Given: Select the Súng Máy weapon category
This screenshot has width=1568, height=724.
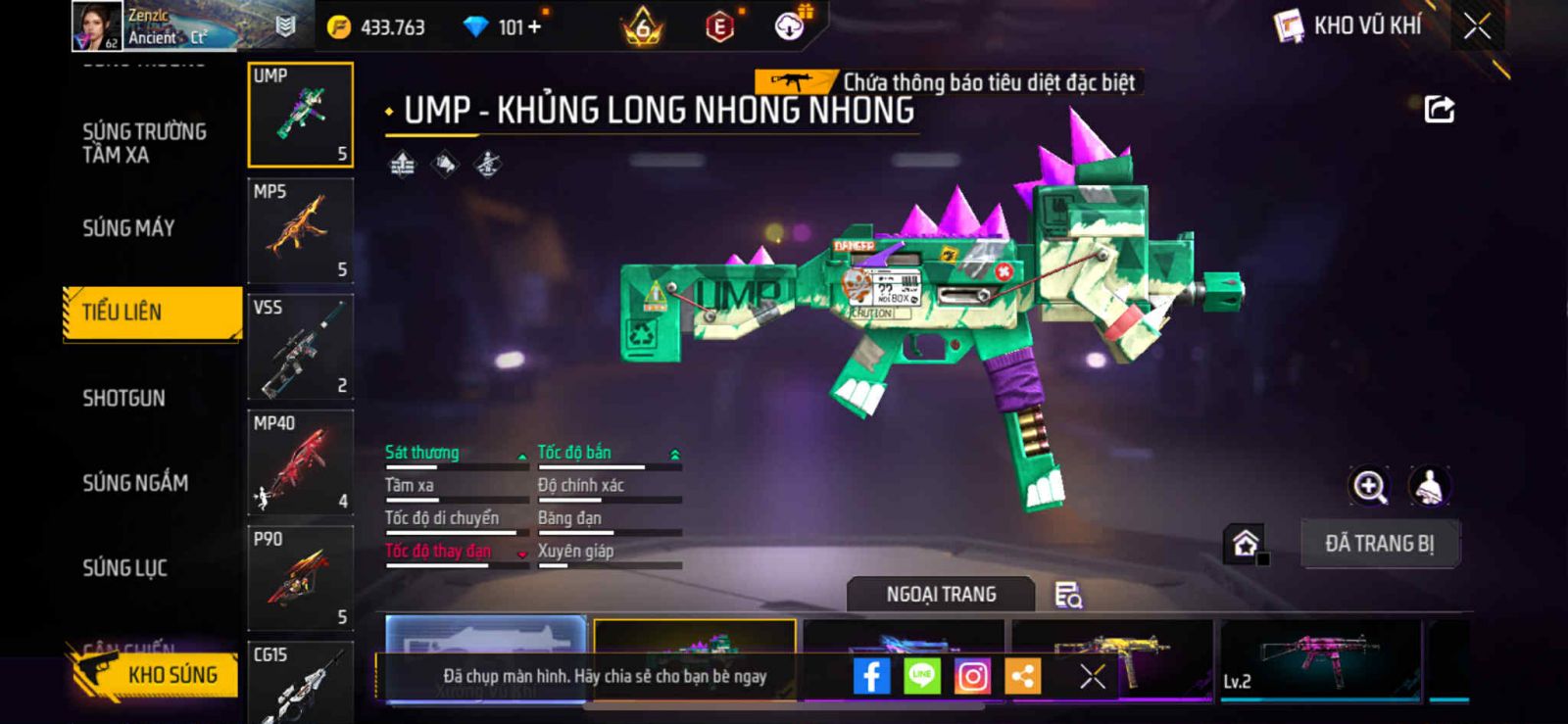Looking at the screenshot, I should click(x=128, y=228).
